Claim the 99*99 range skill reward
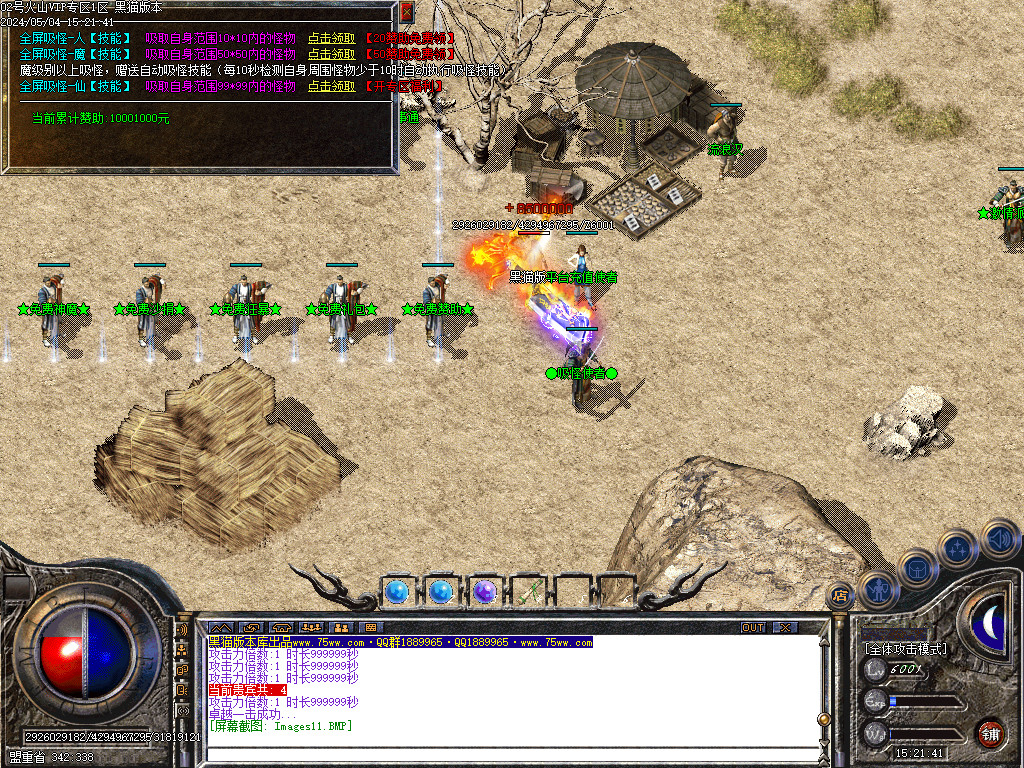Screen dimensions: 1024x768 (x=331, y=86)
